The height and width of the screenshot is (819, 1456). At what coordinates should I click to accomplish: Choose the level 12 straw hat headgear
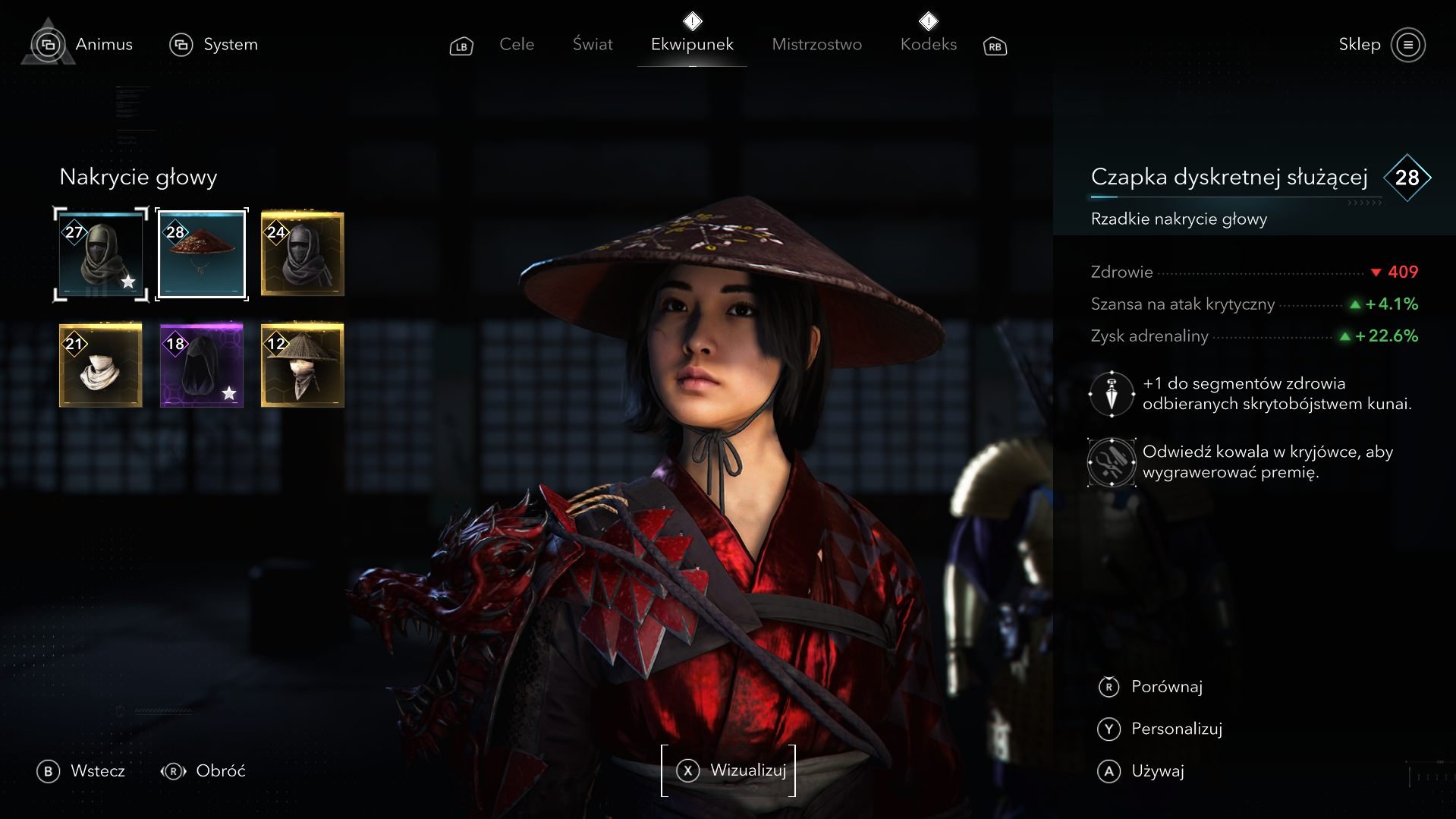(303, 365)
